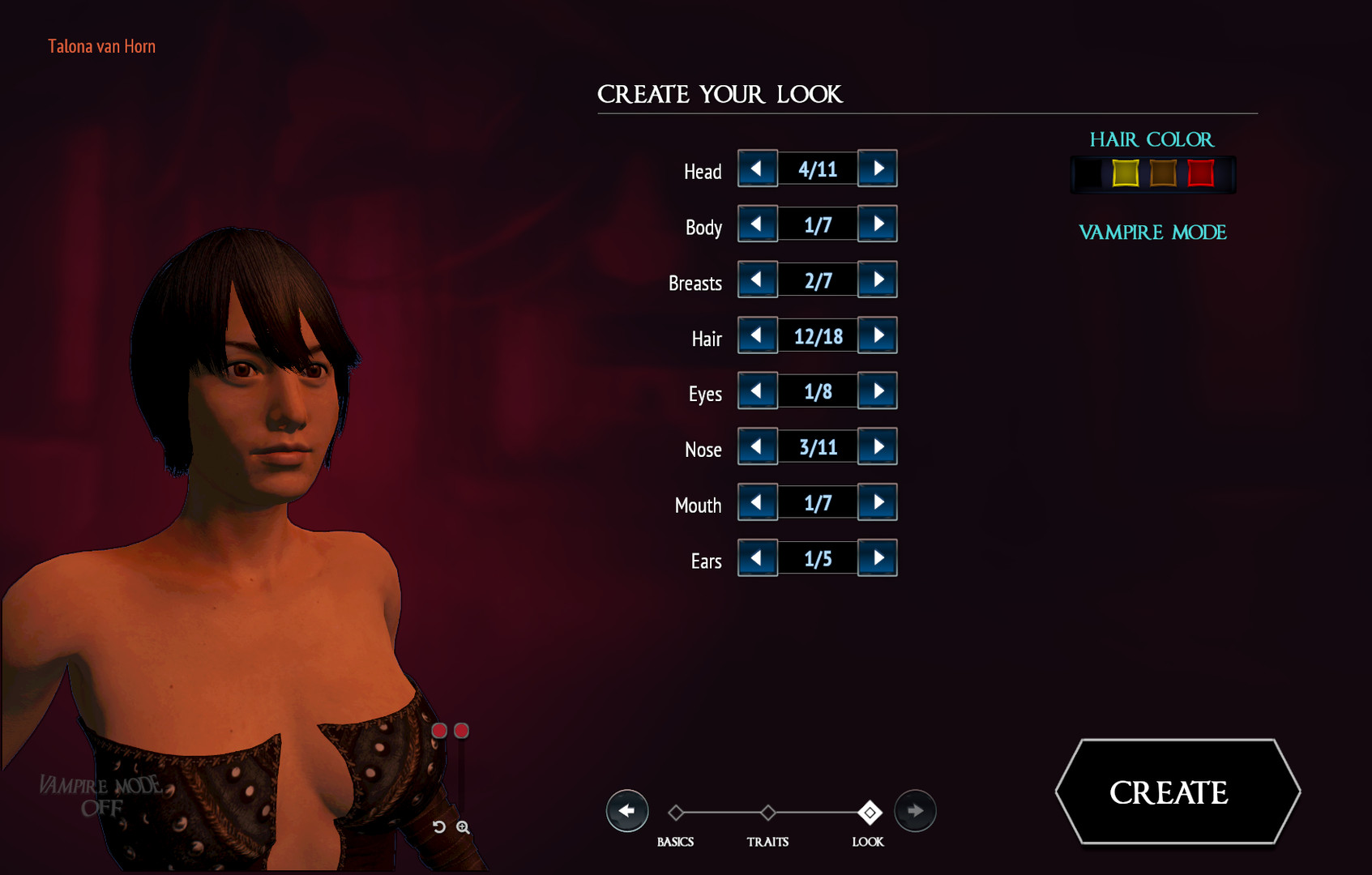Click the magnifier zoom icon below the character
The height and width of the screenshot is (875, 1372).
click(464, 827)
